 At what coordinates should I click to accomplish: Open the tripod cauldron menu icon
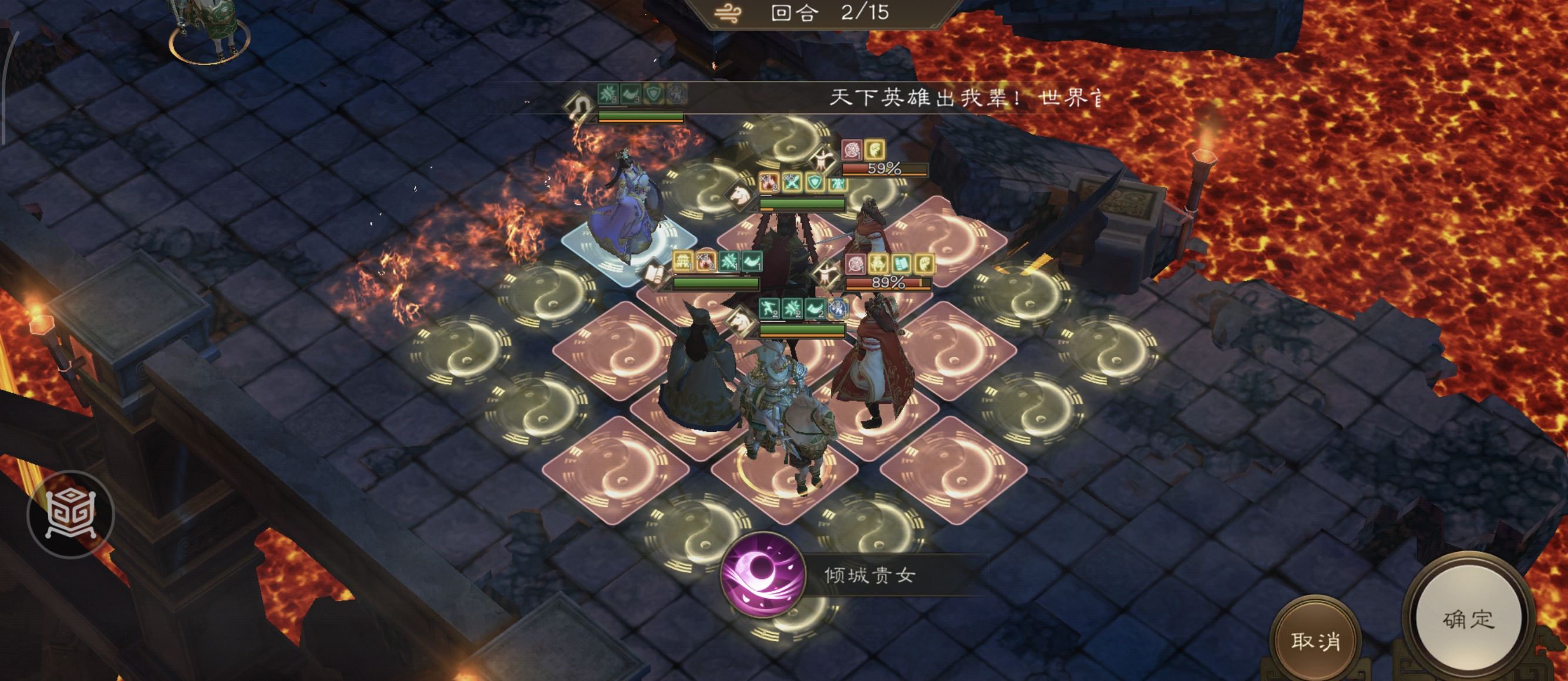pos(71,514)
